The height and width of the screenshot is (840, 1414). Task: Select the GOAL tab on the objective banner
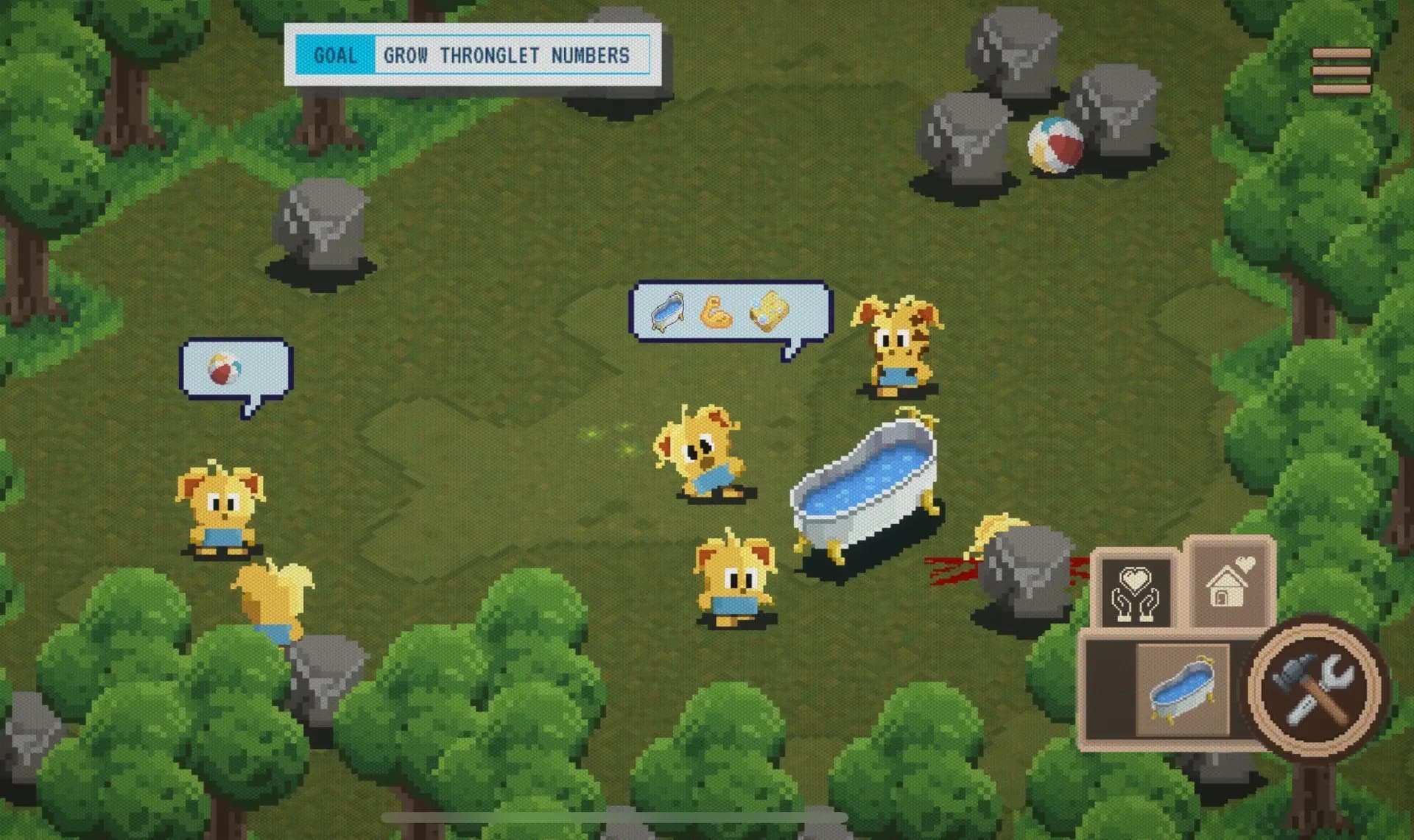(x=336, y=54)
